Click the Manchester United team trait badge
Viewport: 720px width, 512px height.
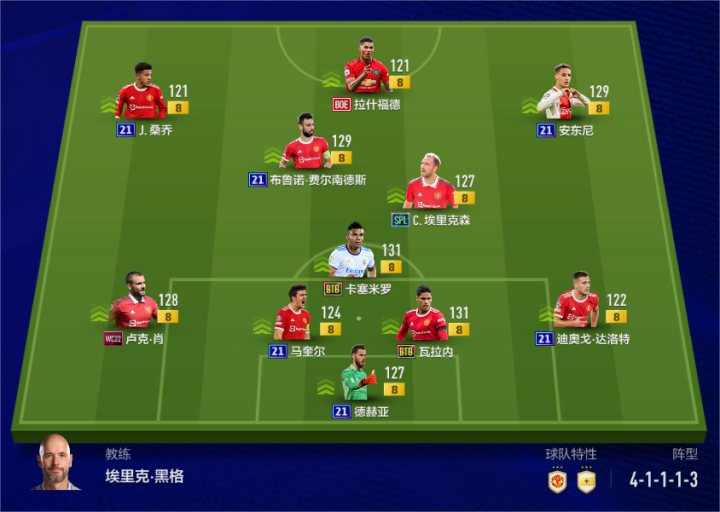(x=557, y=480)
